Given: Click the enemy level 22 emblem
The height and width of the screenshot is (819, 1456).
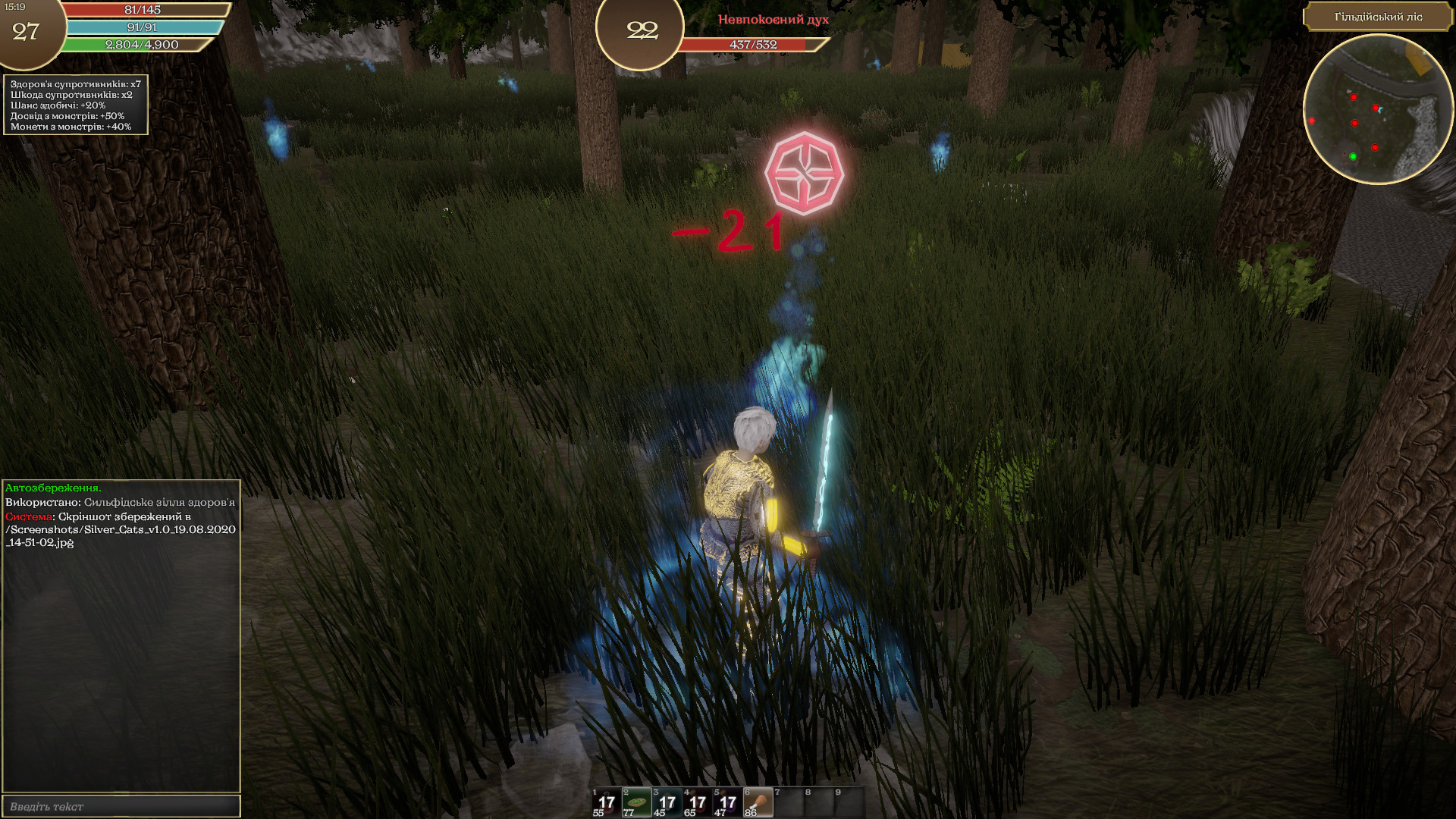Looking at the screenshot, I should coord(641,32).
